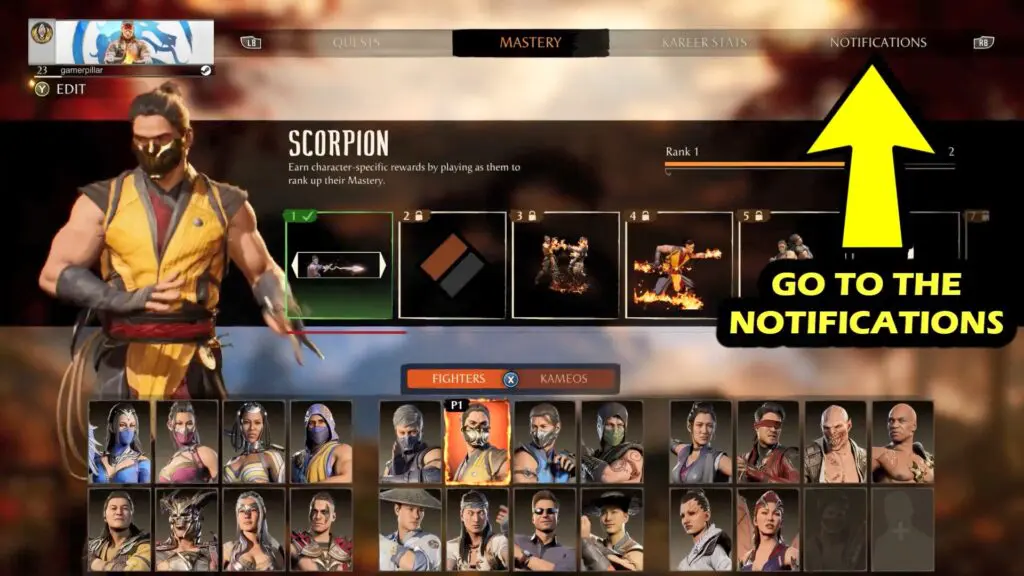Screen dimensions: 1024x576
Task: Pick Kitana with the blue mask
Action: point(120,442)
